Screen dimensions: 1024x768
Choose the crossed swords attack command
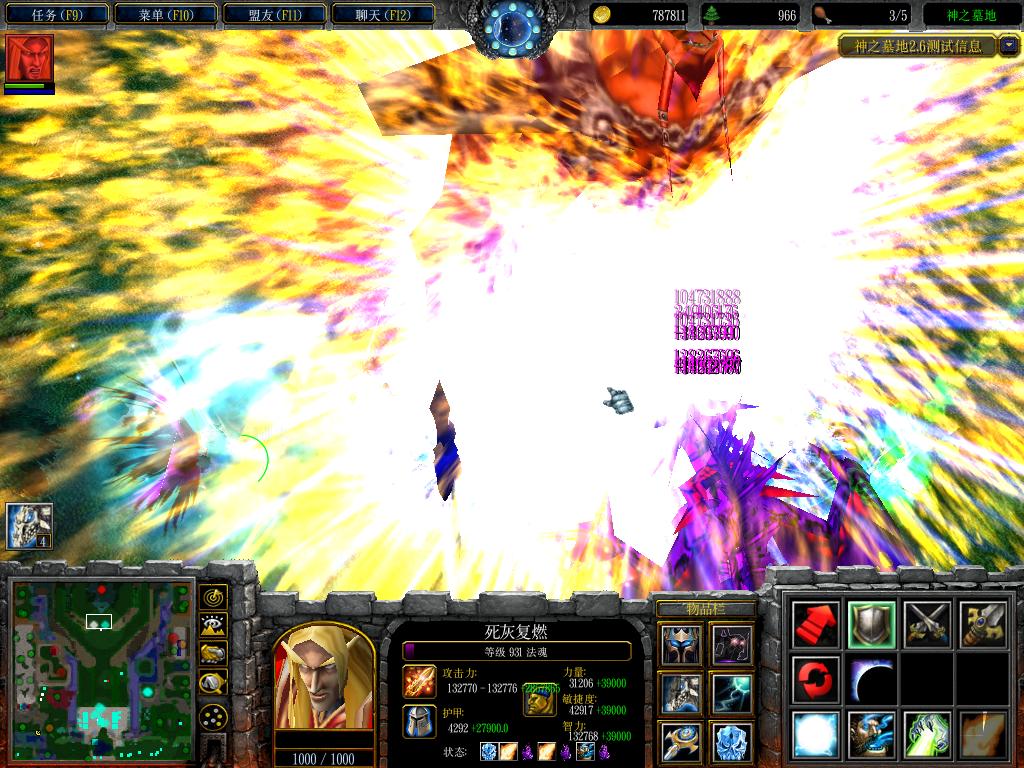(x=926, y=624)
